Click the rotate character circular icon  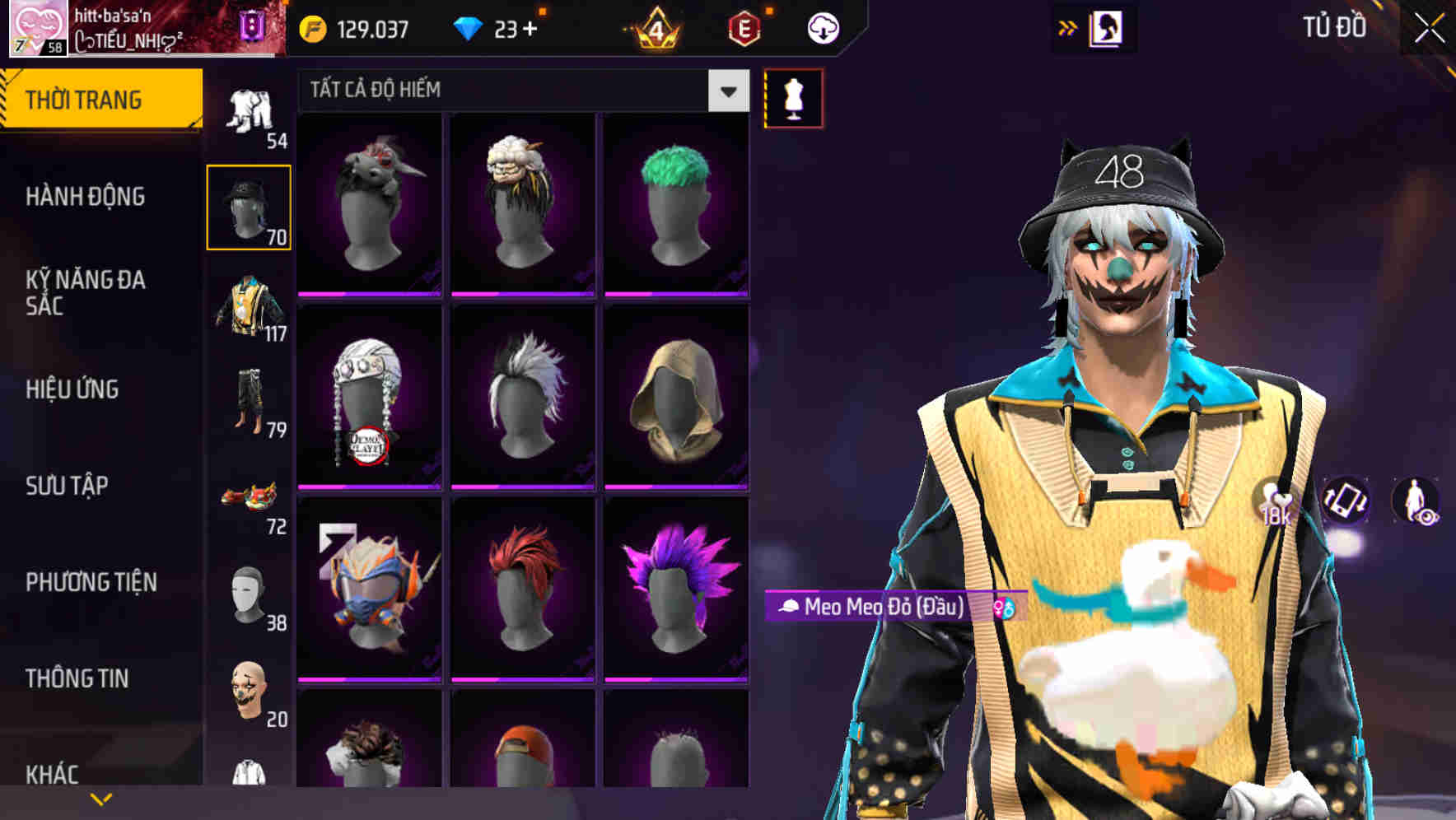1346,502
